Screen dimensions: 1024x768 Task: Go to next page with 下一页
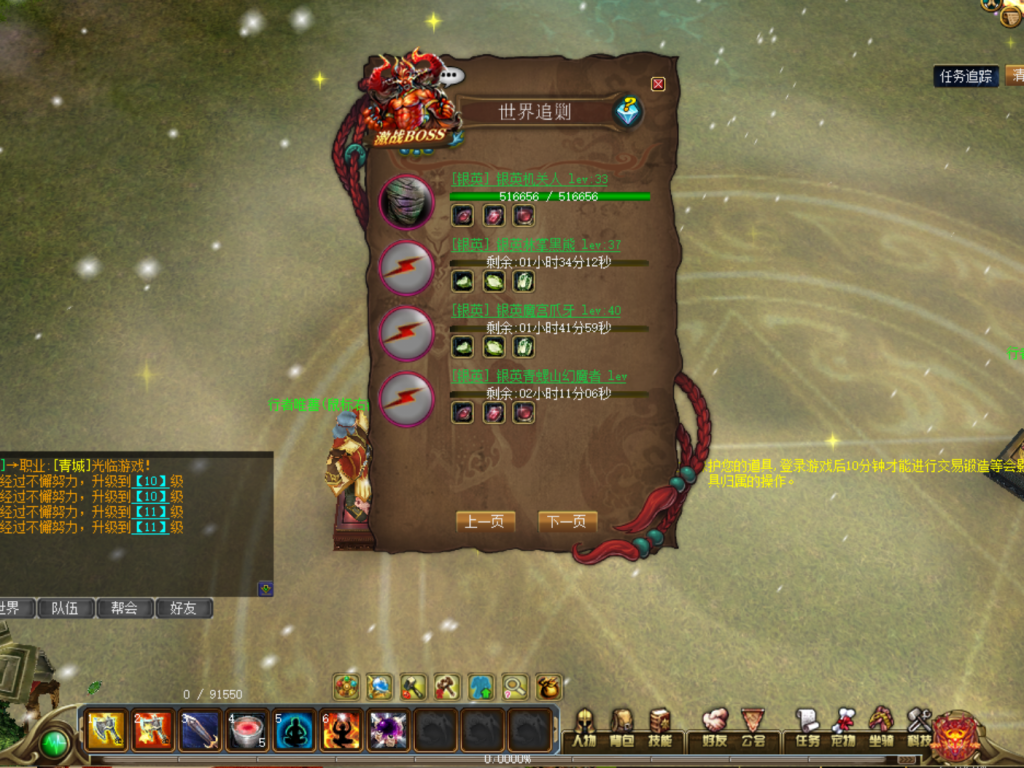coord(567,521)
